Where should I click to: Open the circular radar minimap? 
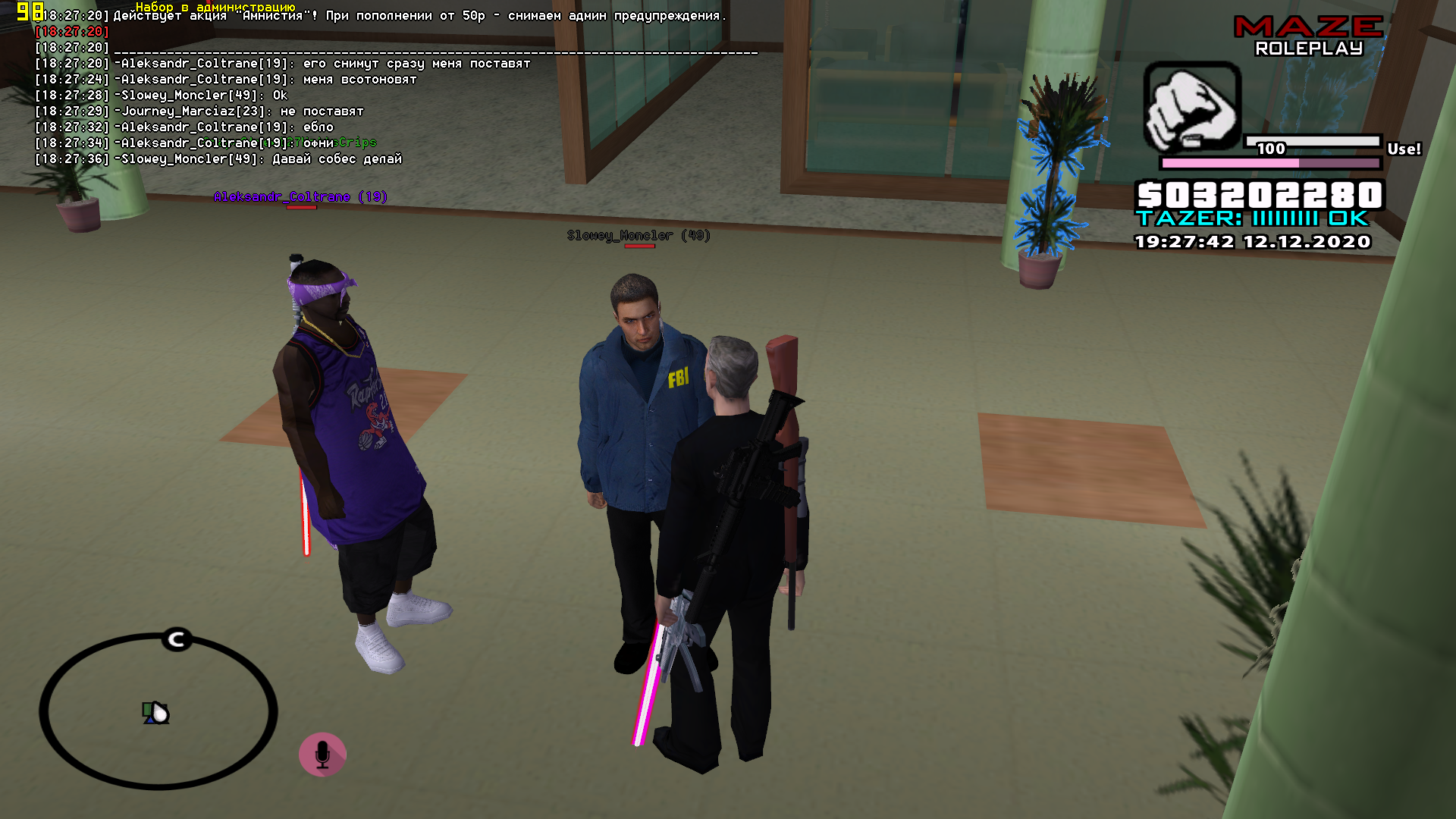158,711
